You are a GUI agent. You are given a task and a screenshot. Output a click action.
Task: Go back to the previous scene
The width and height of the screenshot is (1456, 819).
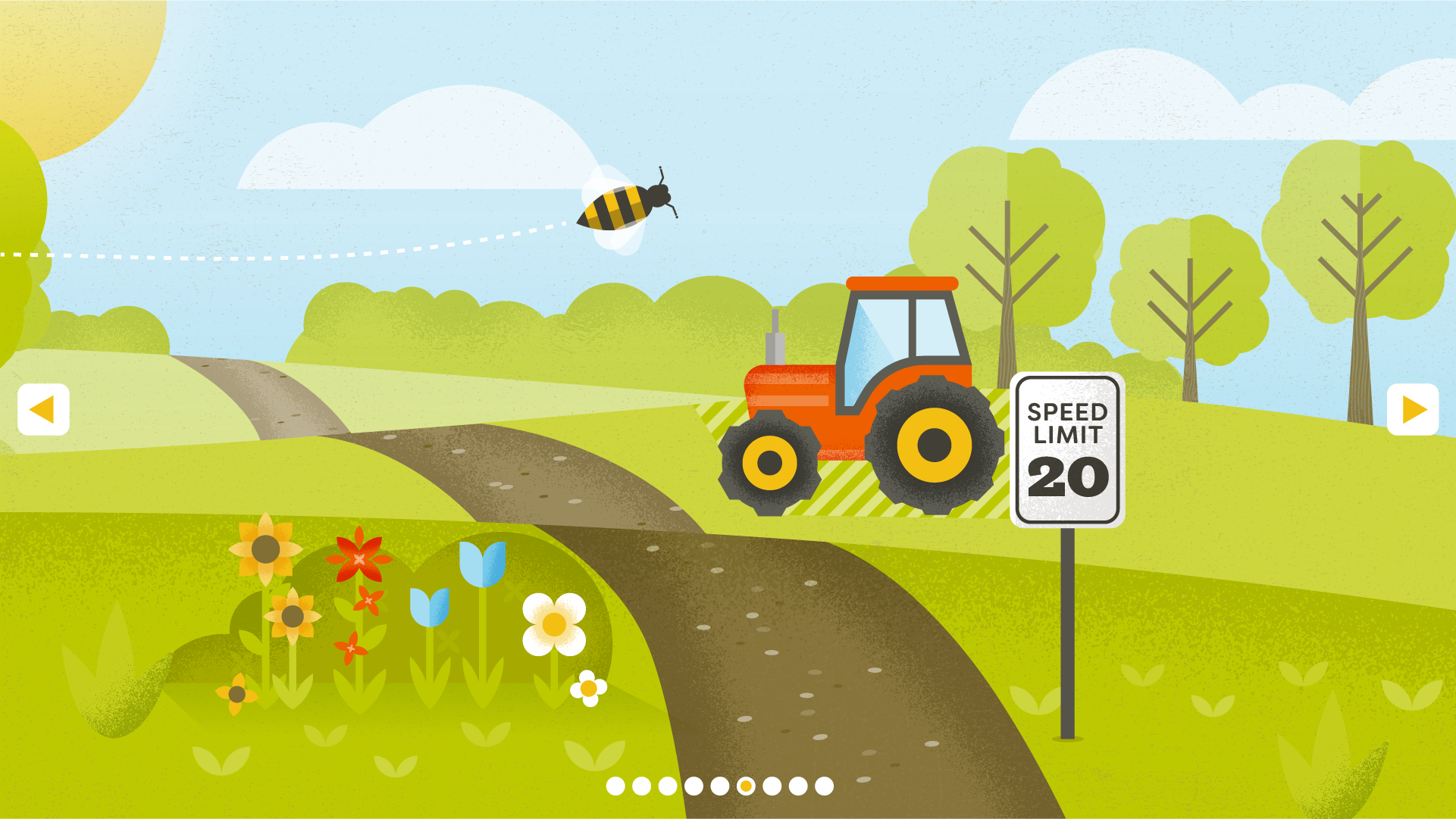43,410
